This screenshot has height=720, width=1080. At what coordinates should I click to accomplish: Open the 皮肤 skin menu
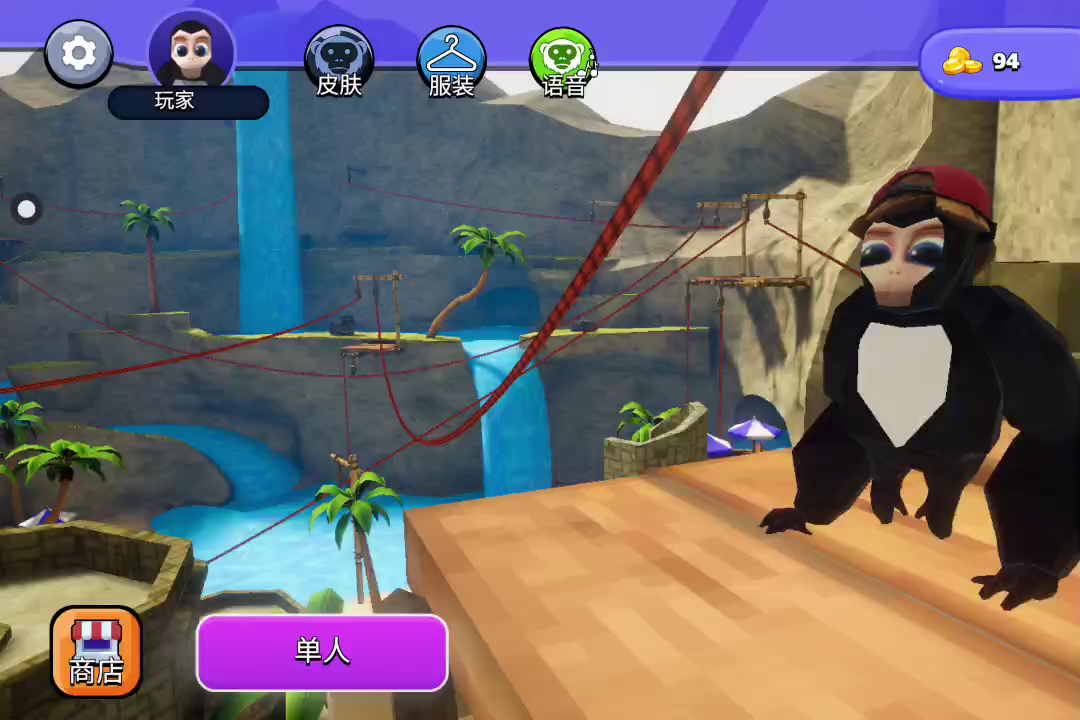click(x=339, y=61)
